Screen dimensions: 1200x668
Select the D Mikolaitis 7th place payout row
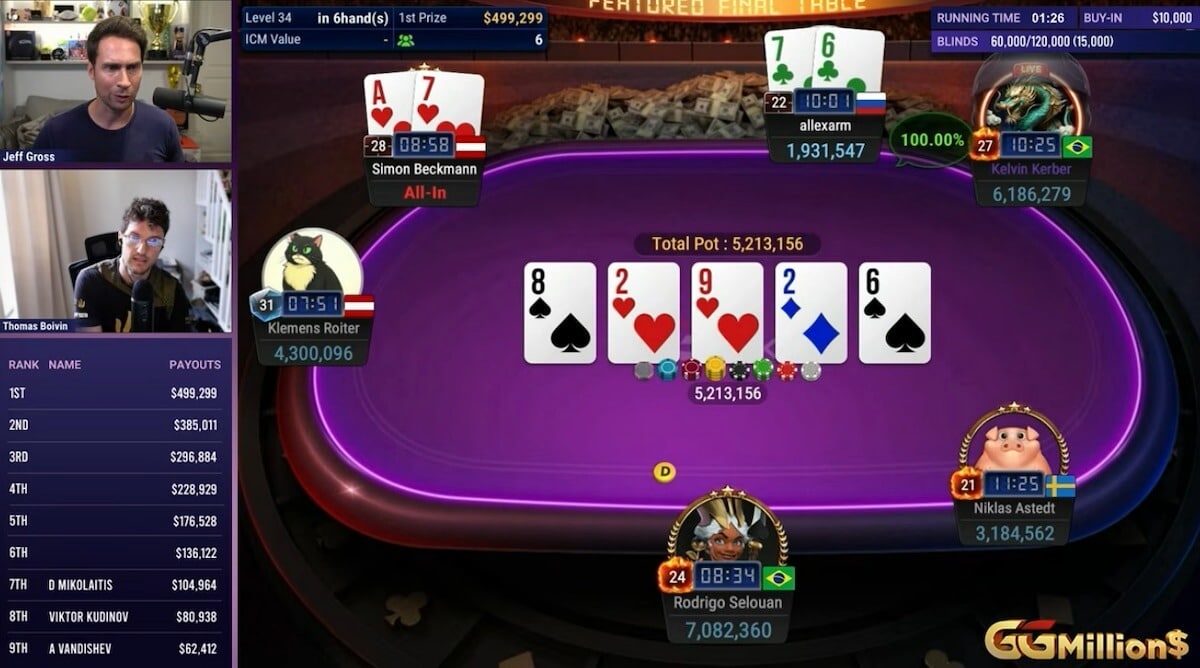point(116,585)
